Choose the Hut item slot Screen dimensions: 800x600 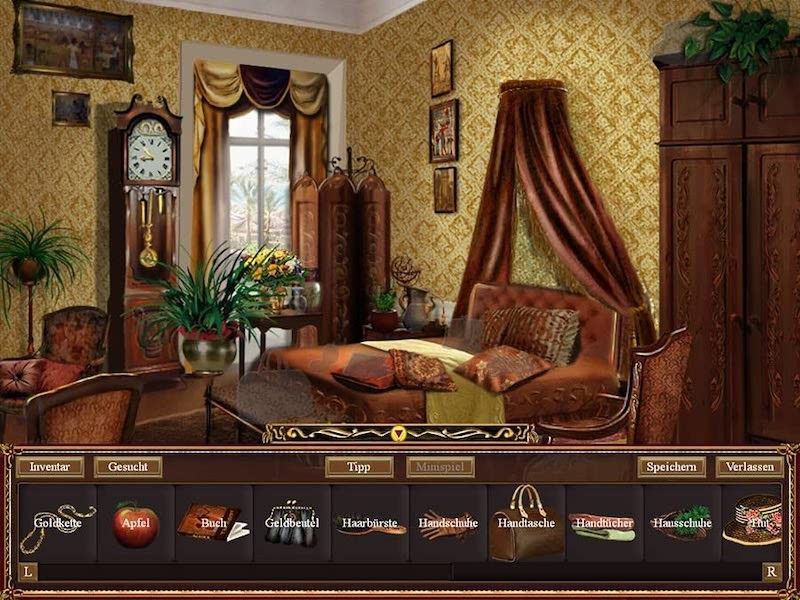756,523
